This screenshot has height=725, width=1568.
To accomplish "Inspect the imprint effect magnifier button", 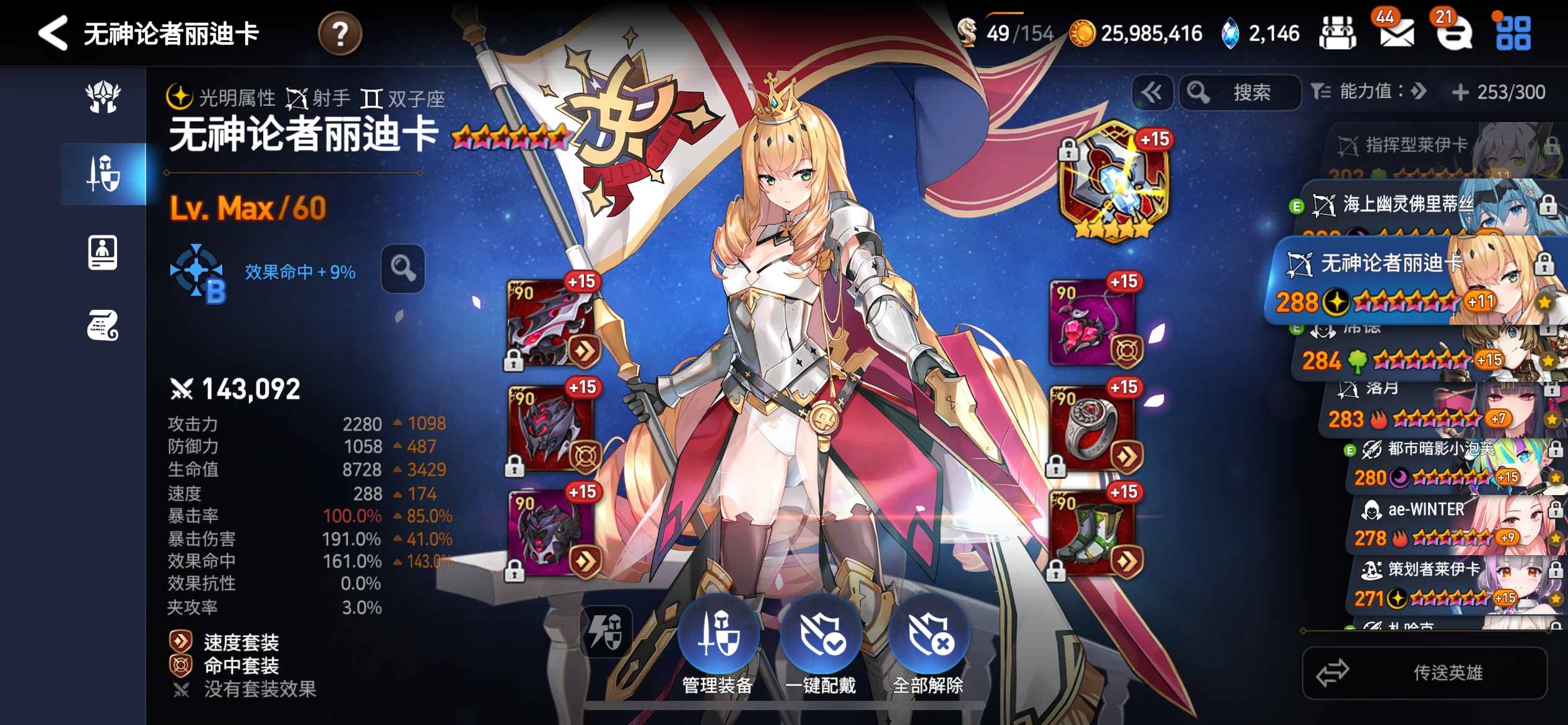I will coord(403,269).
